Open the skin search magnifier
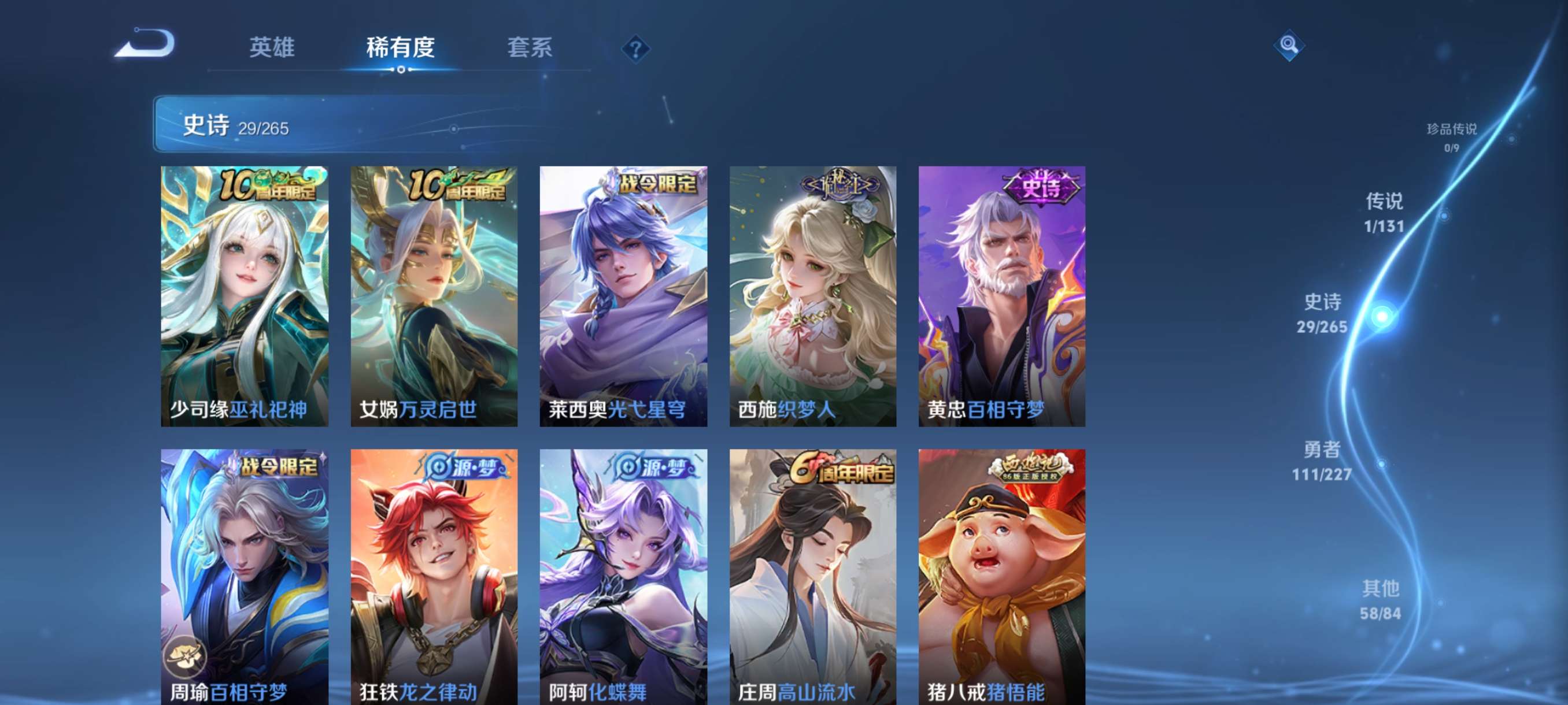This screenshot has width=1568, height=705. point(1288,45)
